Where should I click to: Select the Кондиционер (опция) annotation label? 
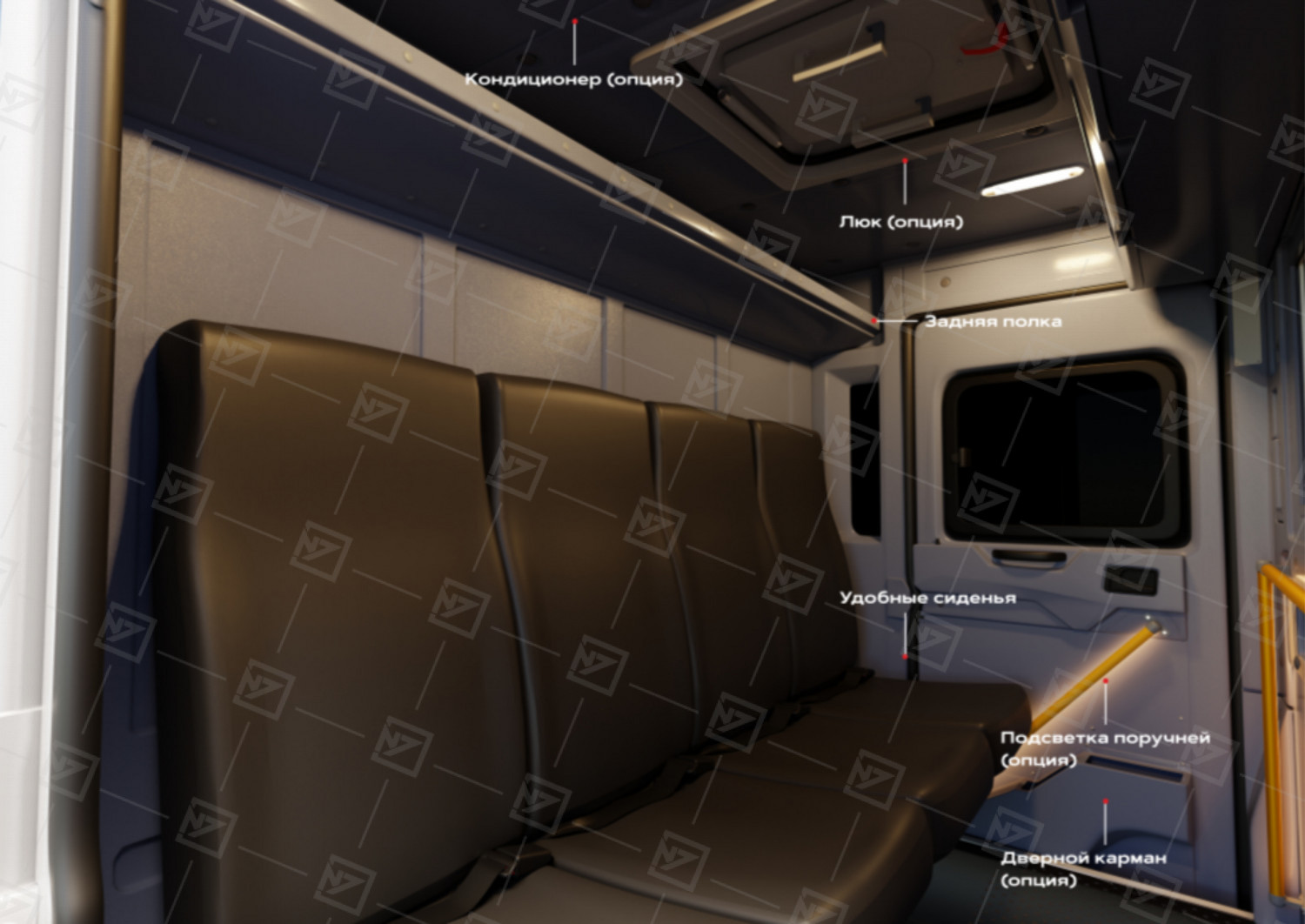[x=573, y=80]
